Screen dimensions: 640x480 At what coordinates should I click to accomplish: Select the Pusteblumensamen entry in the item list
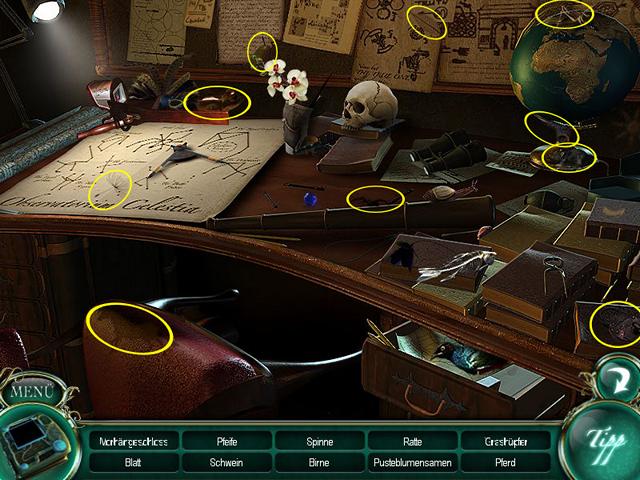click(x=412, y=462)
